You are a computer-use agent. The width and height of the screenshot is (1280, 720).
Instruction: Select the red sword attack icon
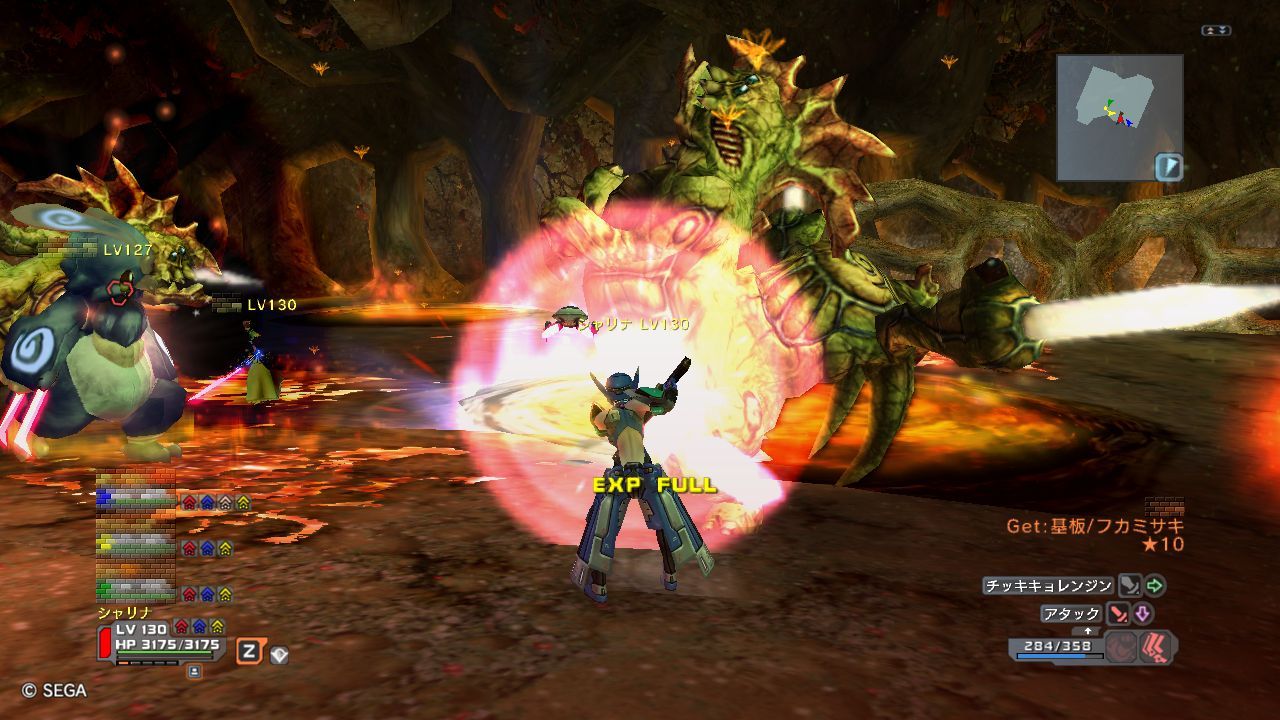1117,614
